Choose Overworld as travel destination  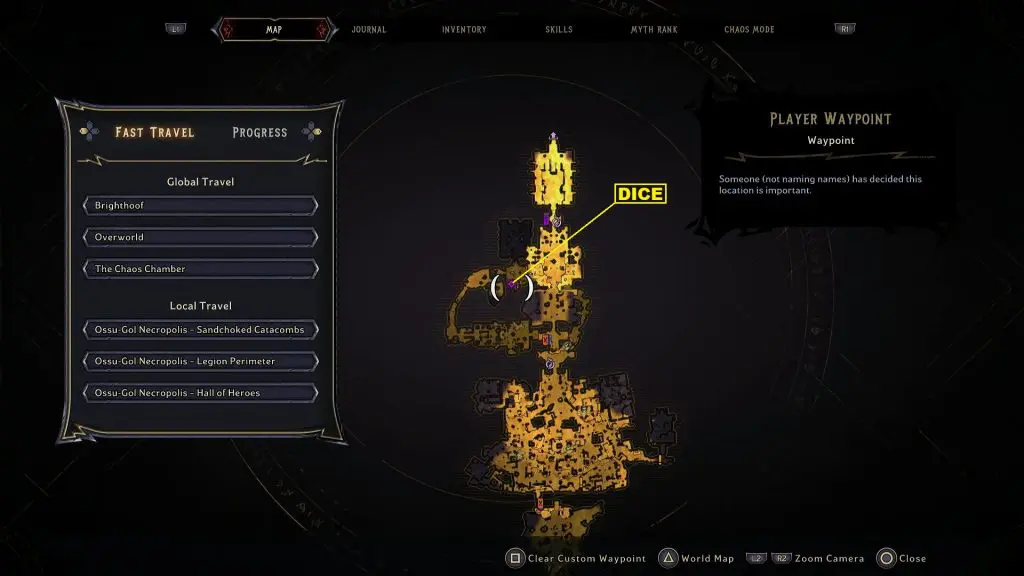click(201, 238)
